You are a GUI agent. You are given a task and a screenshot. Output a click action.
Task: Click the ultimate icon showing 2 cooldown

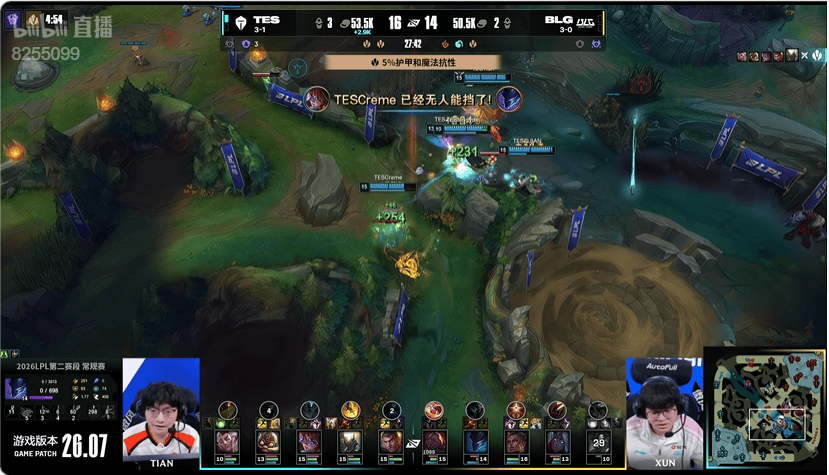click(392, 409)
